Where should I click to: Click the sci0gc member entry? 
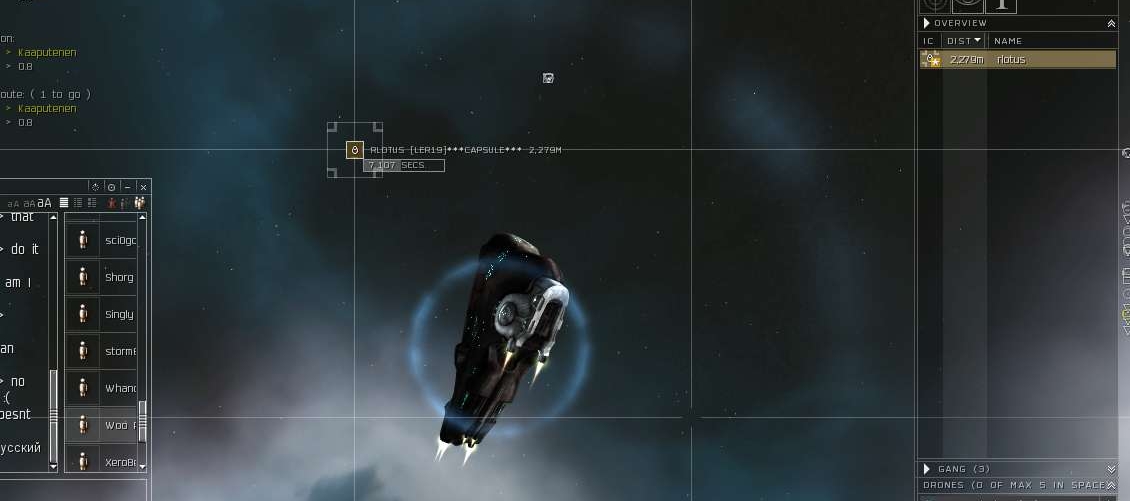pyautogui.click(x=119, y=240)
